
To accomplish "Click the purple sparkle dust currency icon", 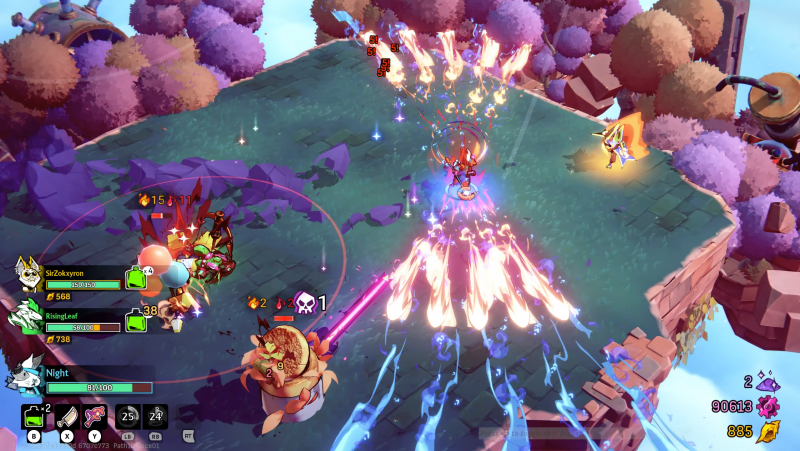I will (768, 382).
